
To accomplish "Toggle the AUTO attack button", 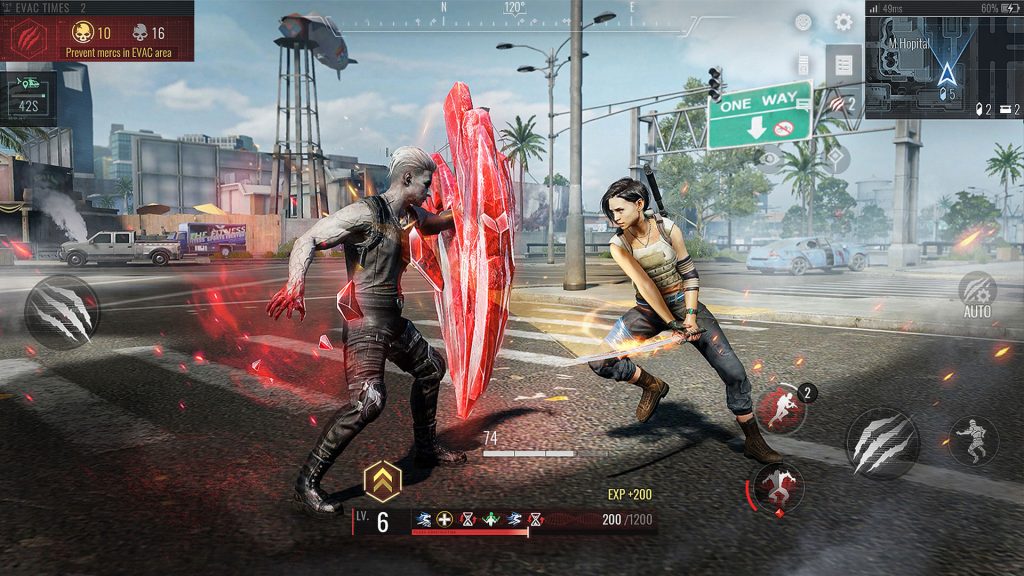I will pyautogui.click(x=977, y=293).
